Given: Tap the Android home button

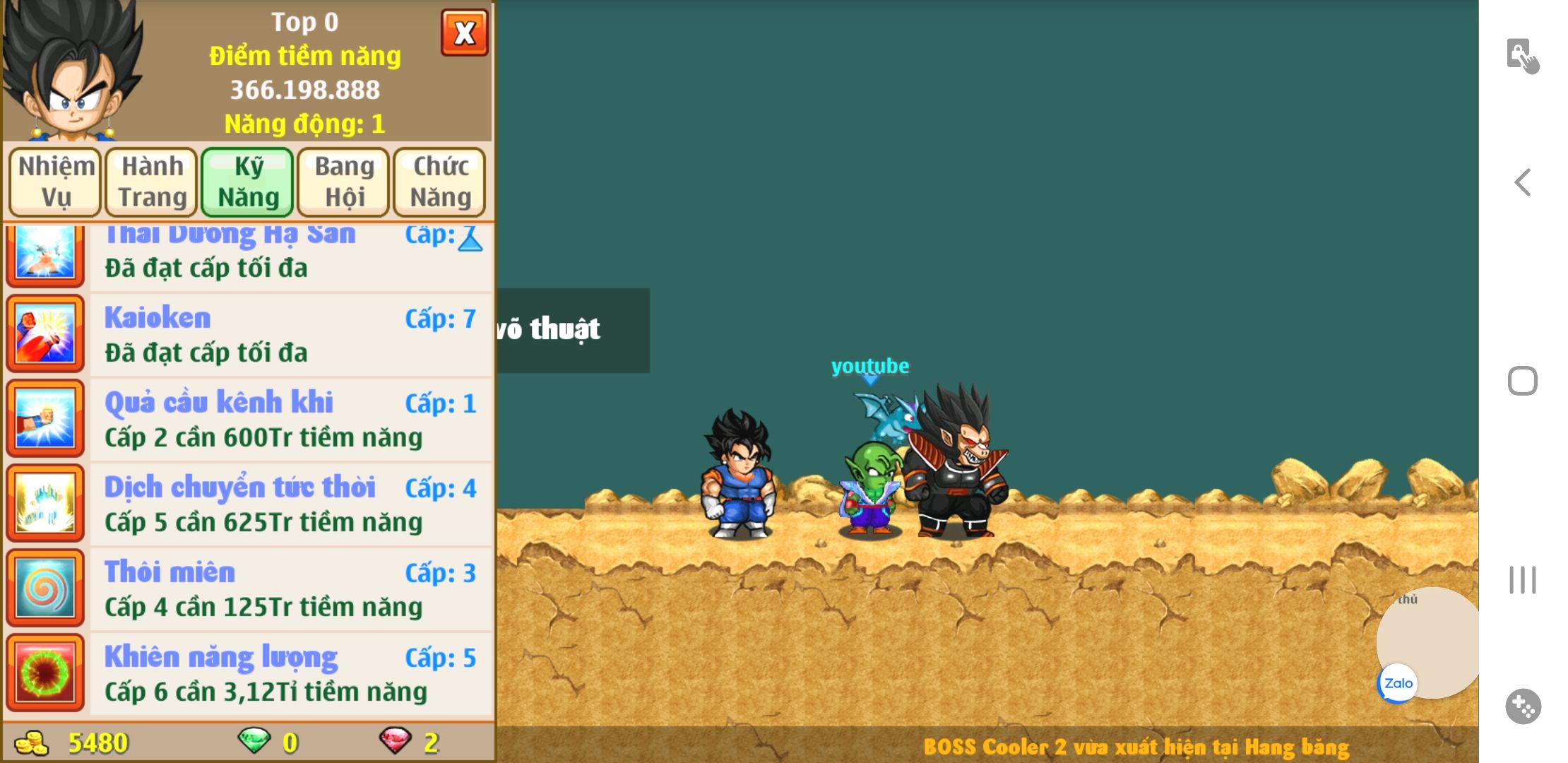Looking at the screenshot, I should pyautogui.click(x=1523, y=381).
